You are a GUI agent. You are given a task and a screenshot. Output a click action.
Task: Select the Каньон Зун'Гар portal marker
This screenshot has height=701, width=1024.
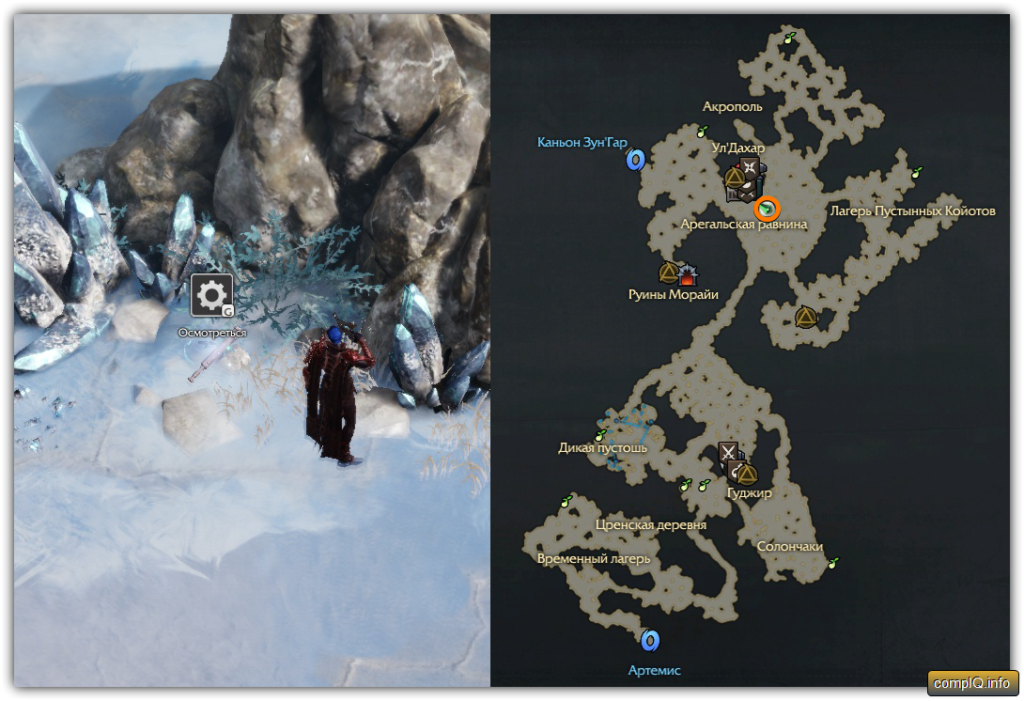pos(635,159)
